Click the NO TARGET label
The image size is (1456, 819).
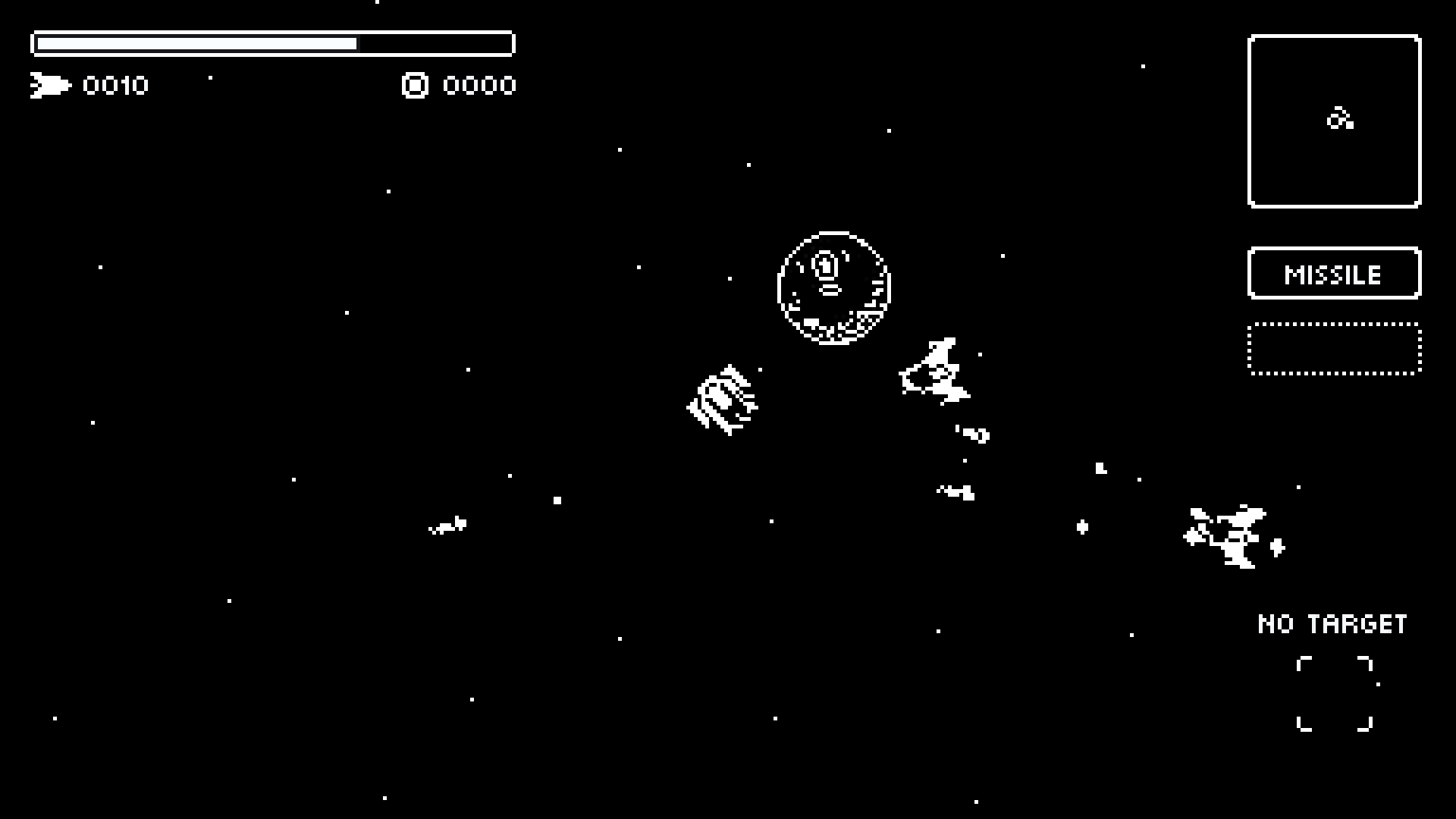pos(1331,624)
